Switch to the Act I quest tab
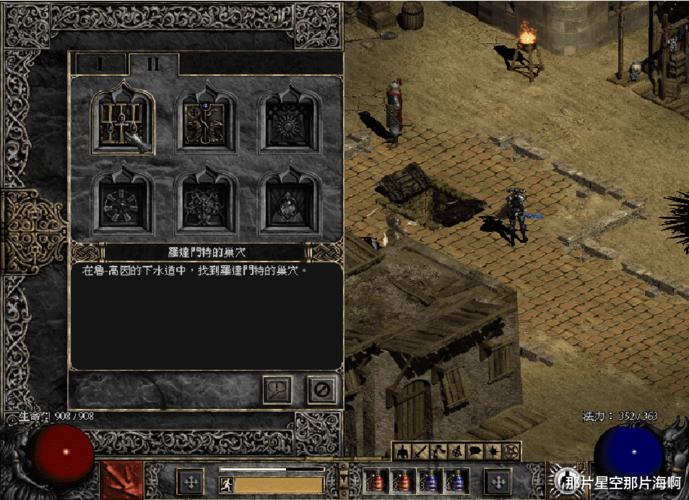689x500 pixels. tap(98, 63)
